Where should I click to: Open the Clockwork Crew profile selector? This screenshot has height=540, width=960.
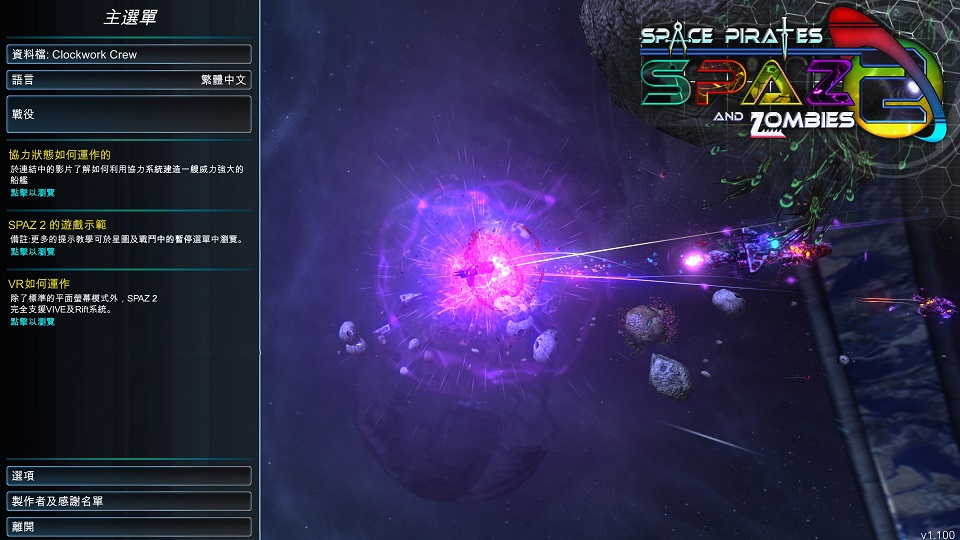point(128,54)
